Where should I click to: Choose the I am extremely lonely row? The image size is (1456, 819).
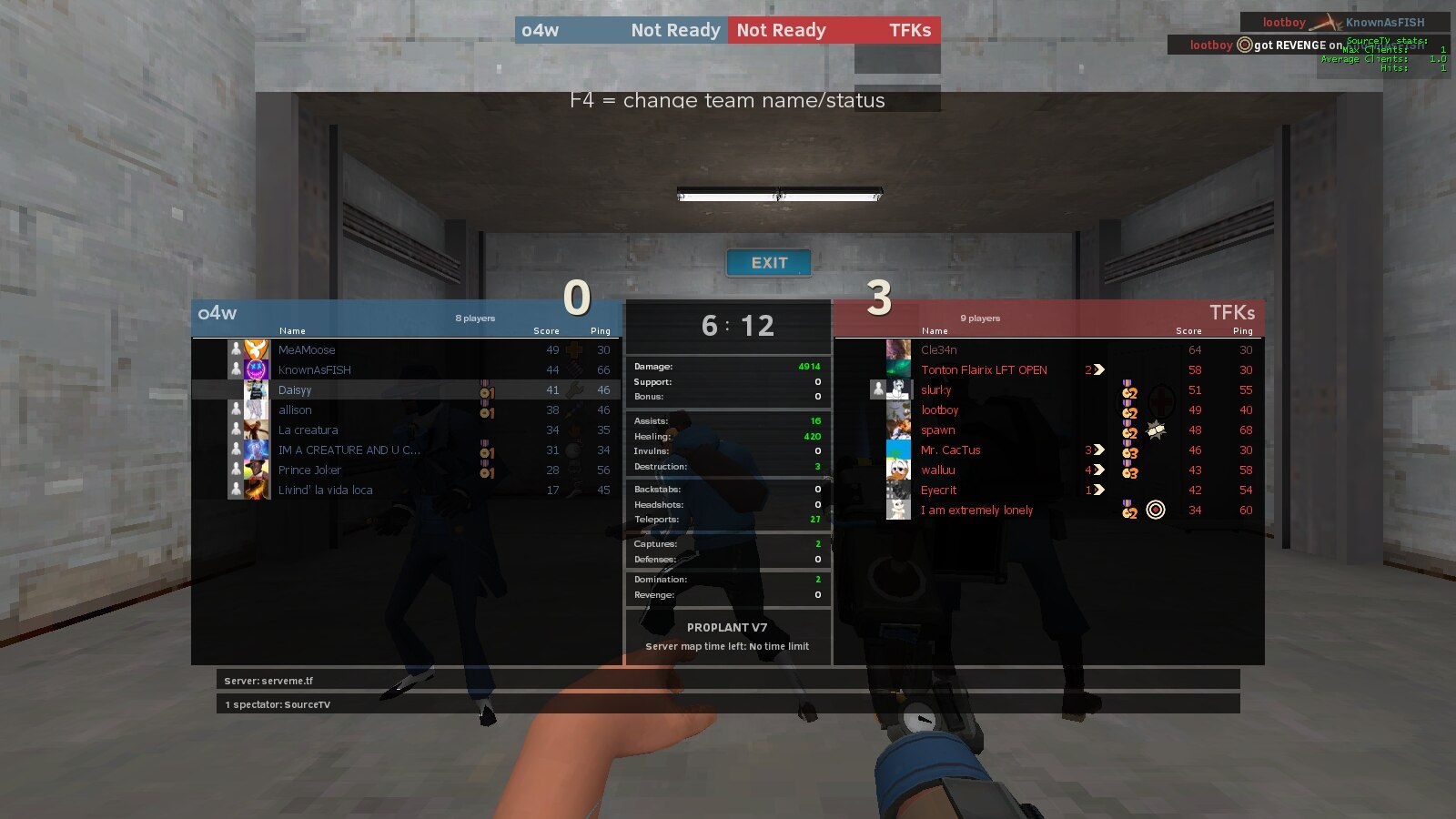point(976,511)
